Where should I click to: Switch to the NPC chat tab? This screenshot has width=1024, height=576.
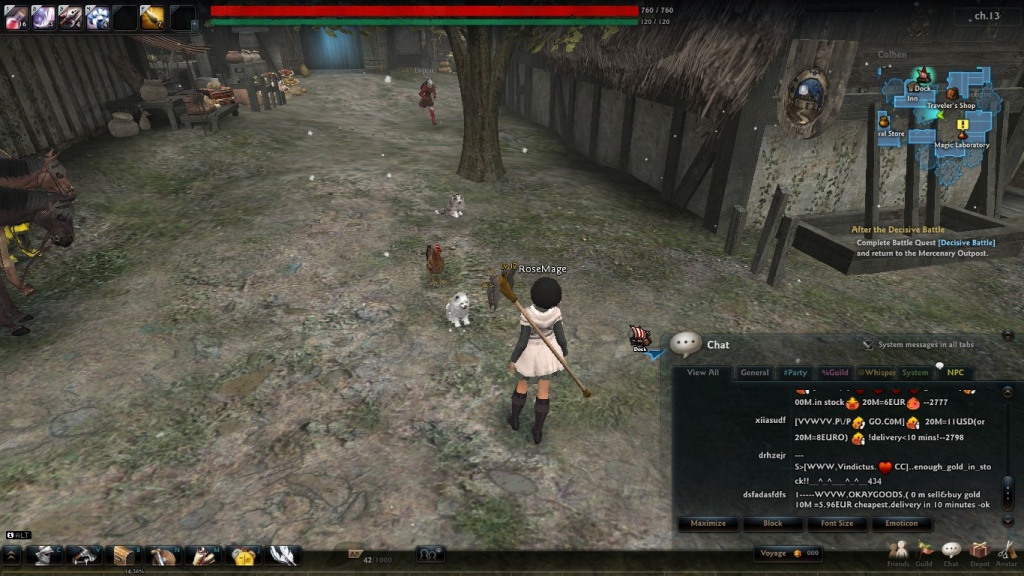[956, 373]
